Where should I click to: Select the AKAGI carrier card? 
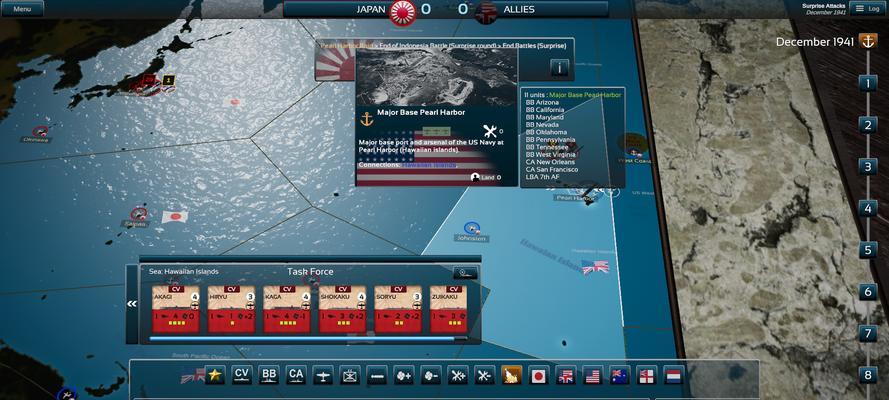click(176, 308)
